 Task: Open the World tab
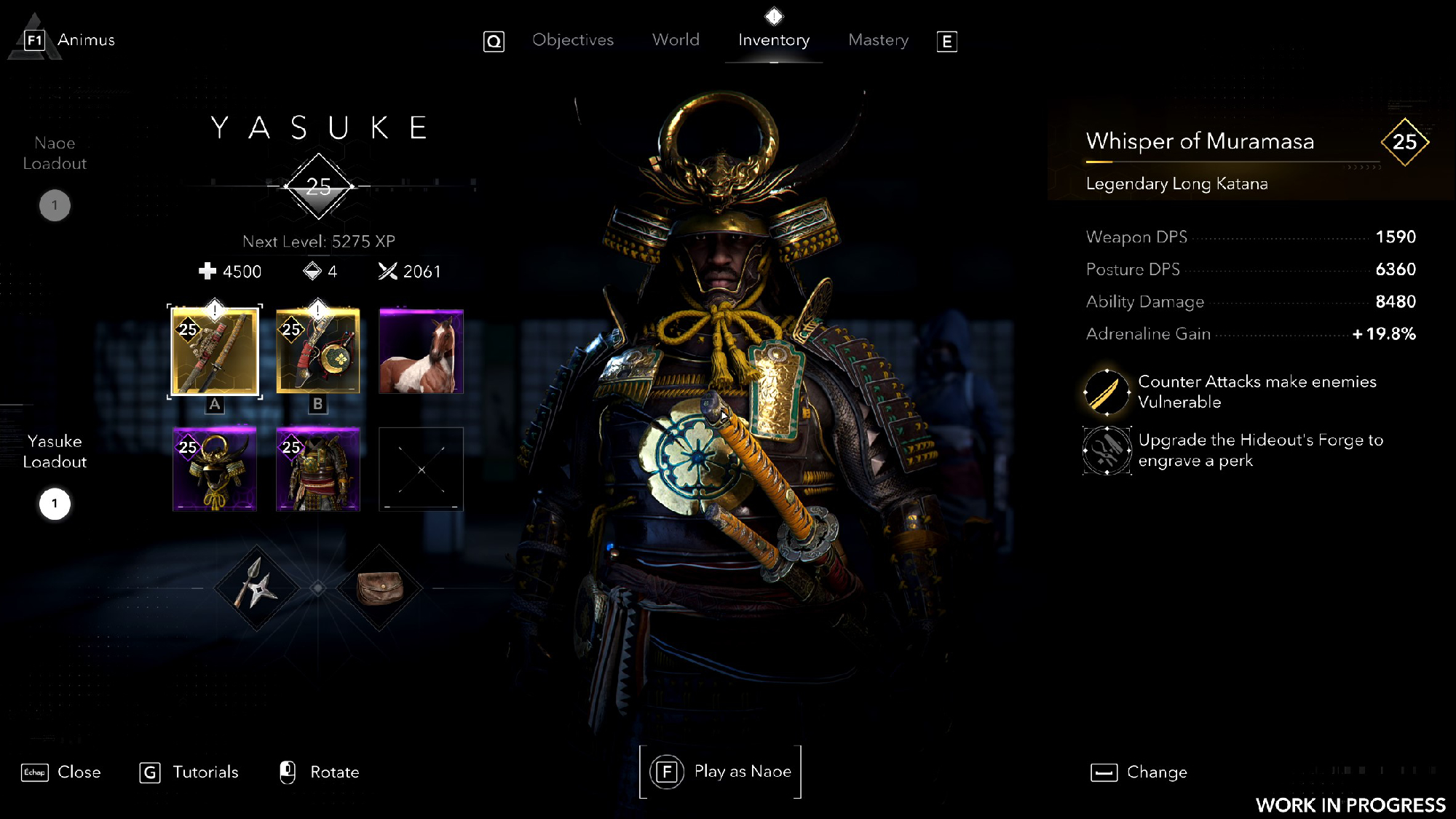(676, 40)
